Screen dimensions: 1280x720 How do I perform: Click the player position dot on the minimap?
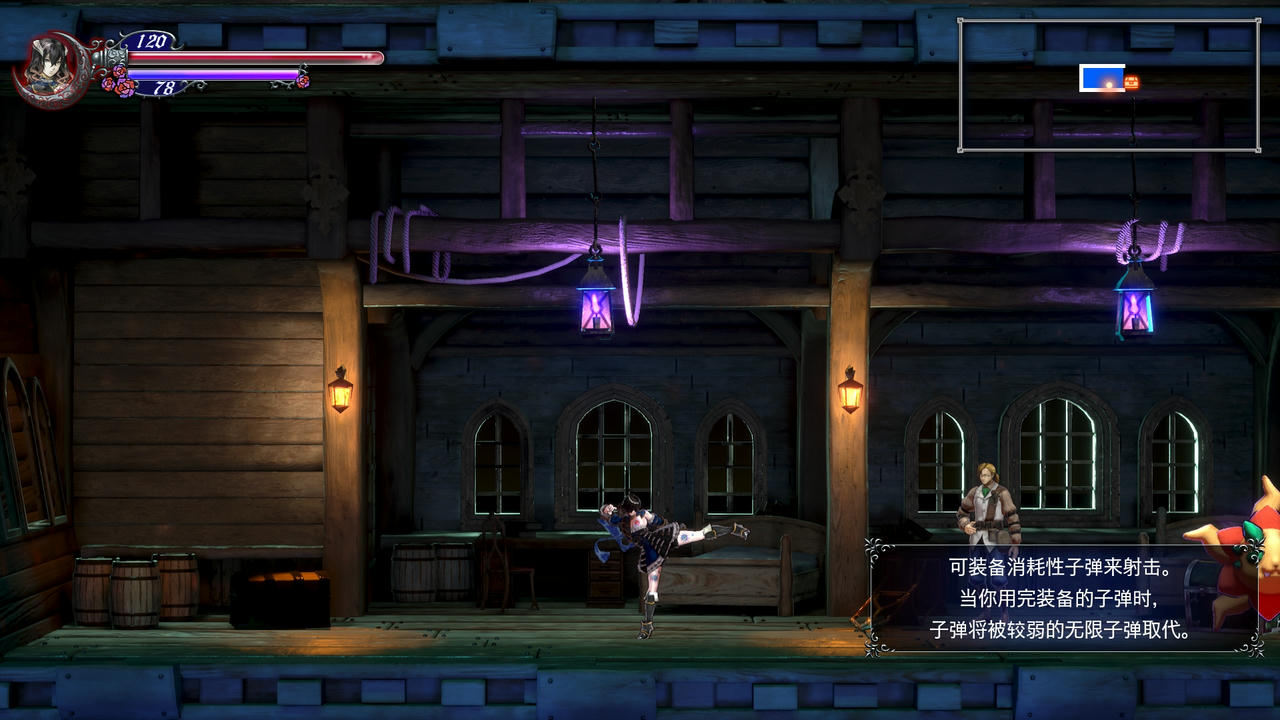click(x=1108, y=83)
